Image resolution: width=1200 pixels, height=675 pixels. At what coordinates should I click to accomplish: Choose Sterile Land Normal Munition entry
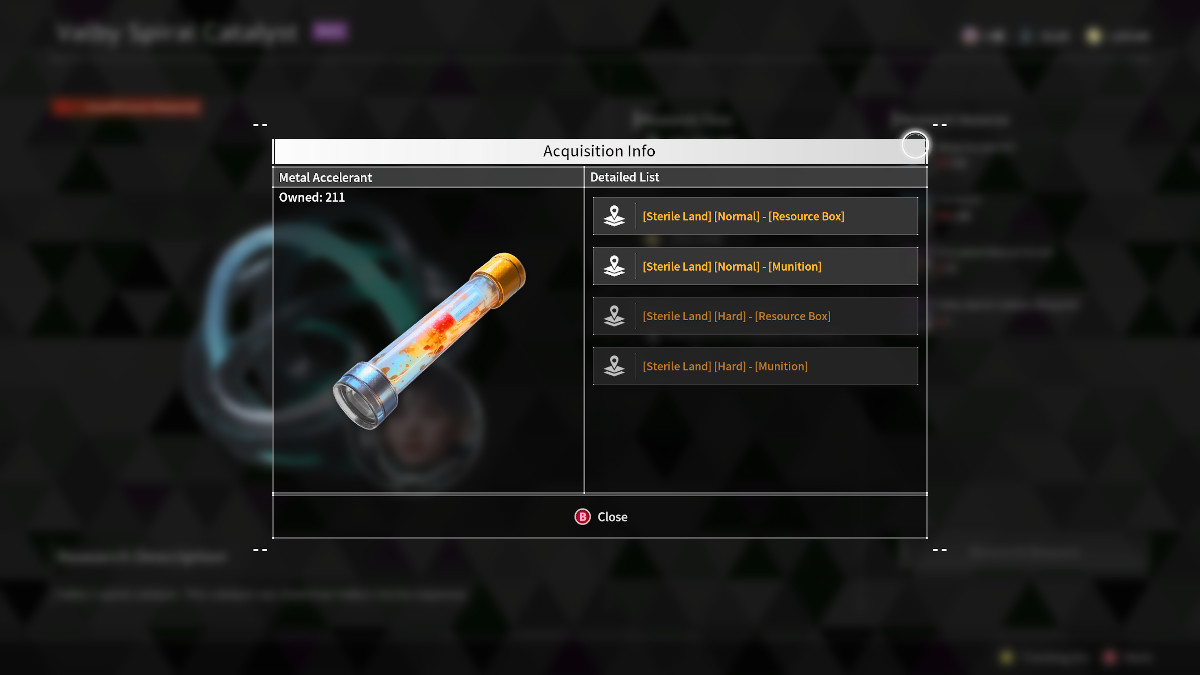755,266
